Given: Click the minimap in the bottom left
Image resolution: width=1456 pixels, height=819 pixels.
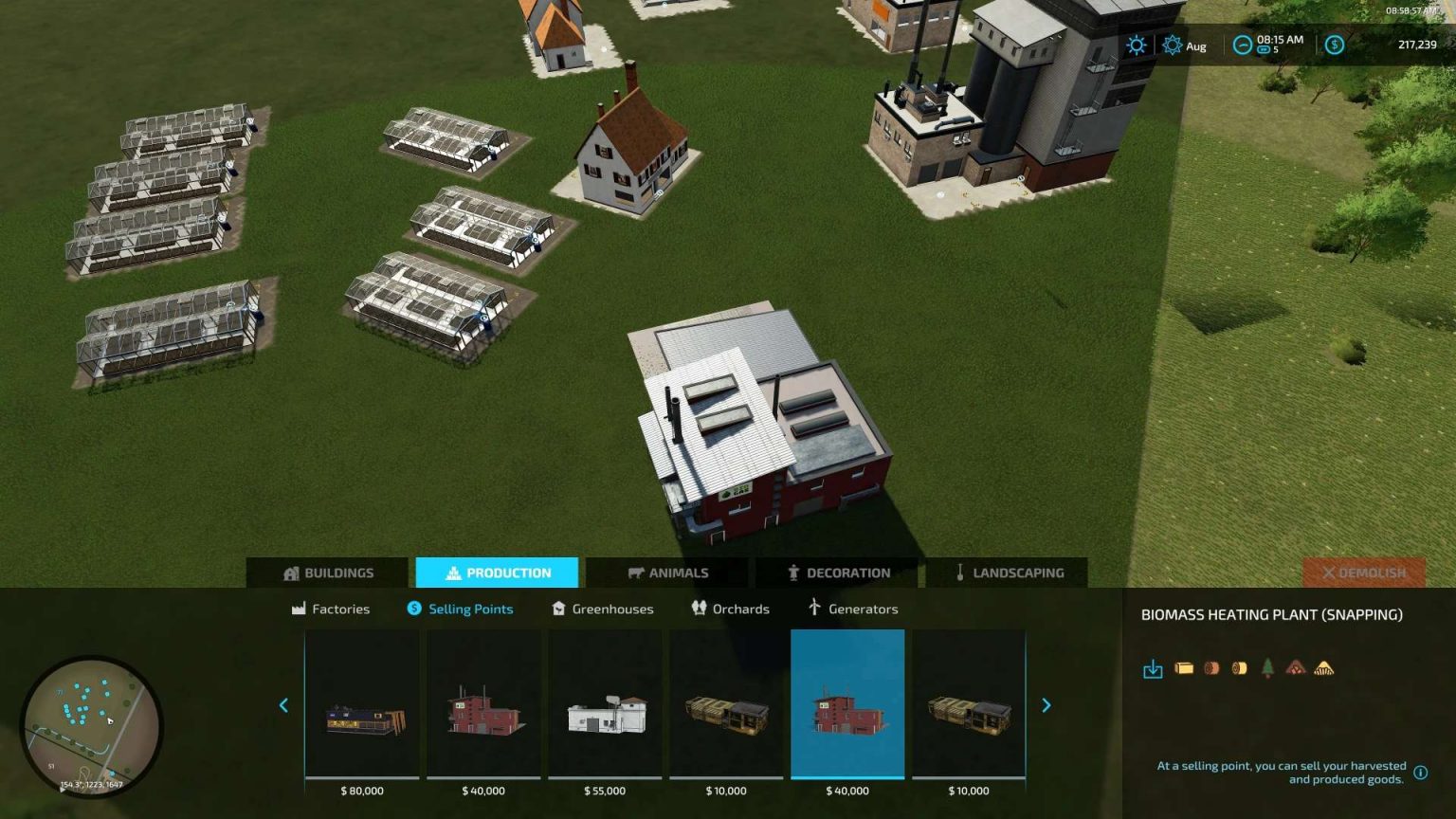Looking at the screenshot, I should pos(93,724).
